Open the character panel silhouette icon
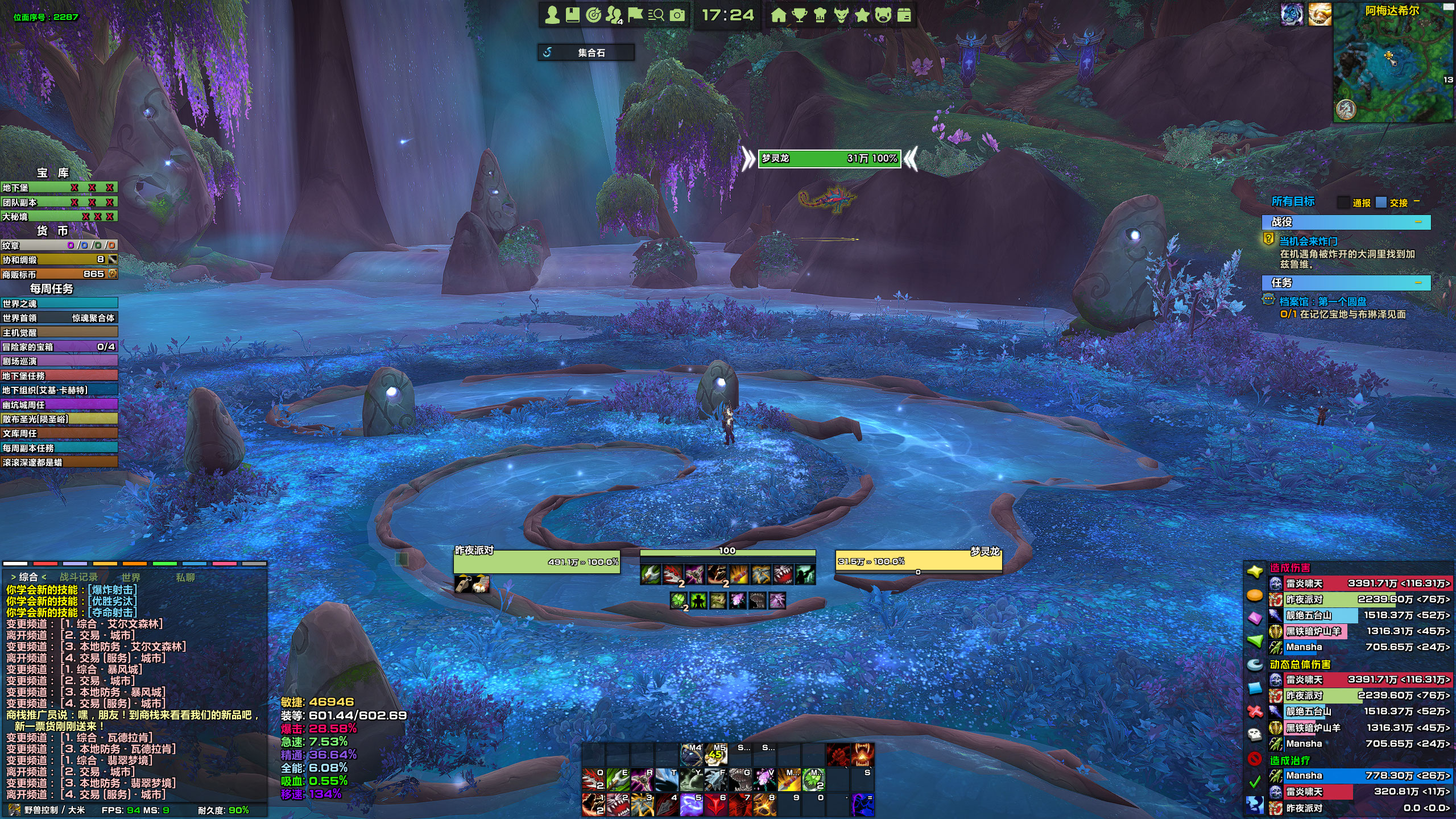Image resolution: width=1456 pixels, height=819 pixels. (x=552, y=15)
